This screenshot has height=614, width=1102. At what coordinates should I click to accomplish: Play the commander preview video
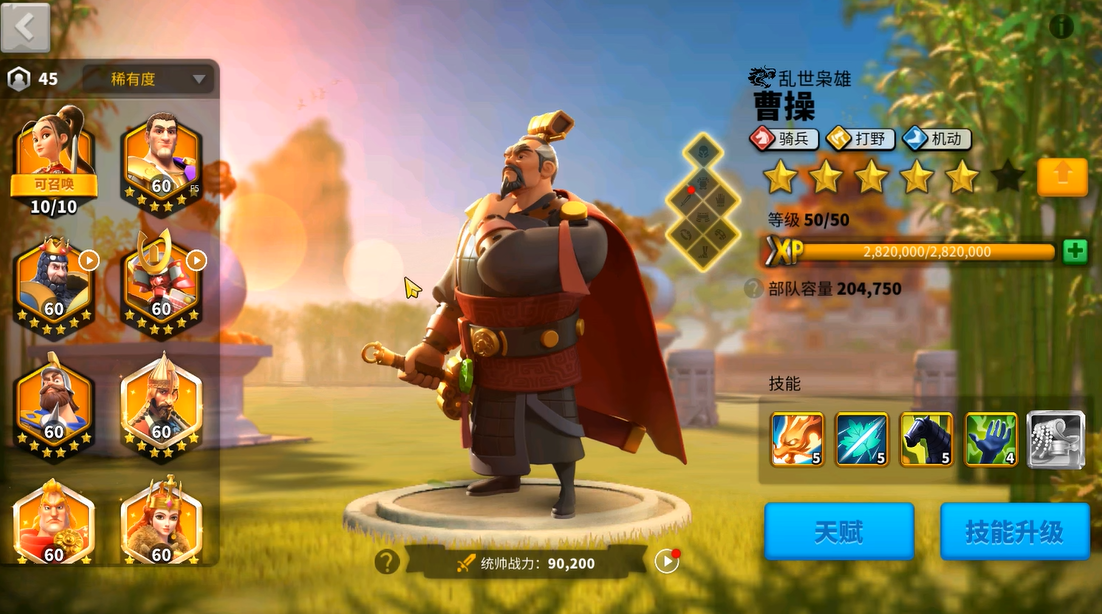[666, 561]
